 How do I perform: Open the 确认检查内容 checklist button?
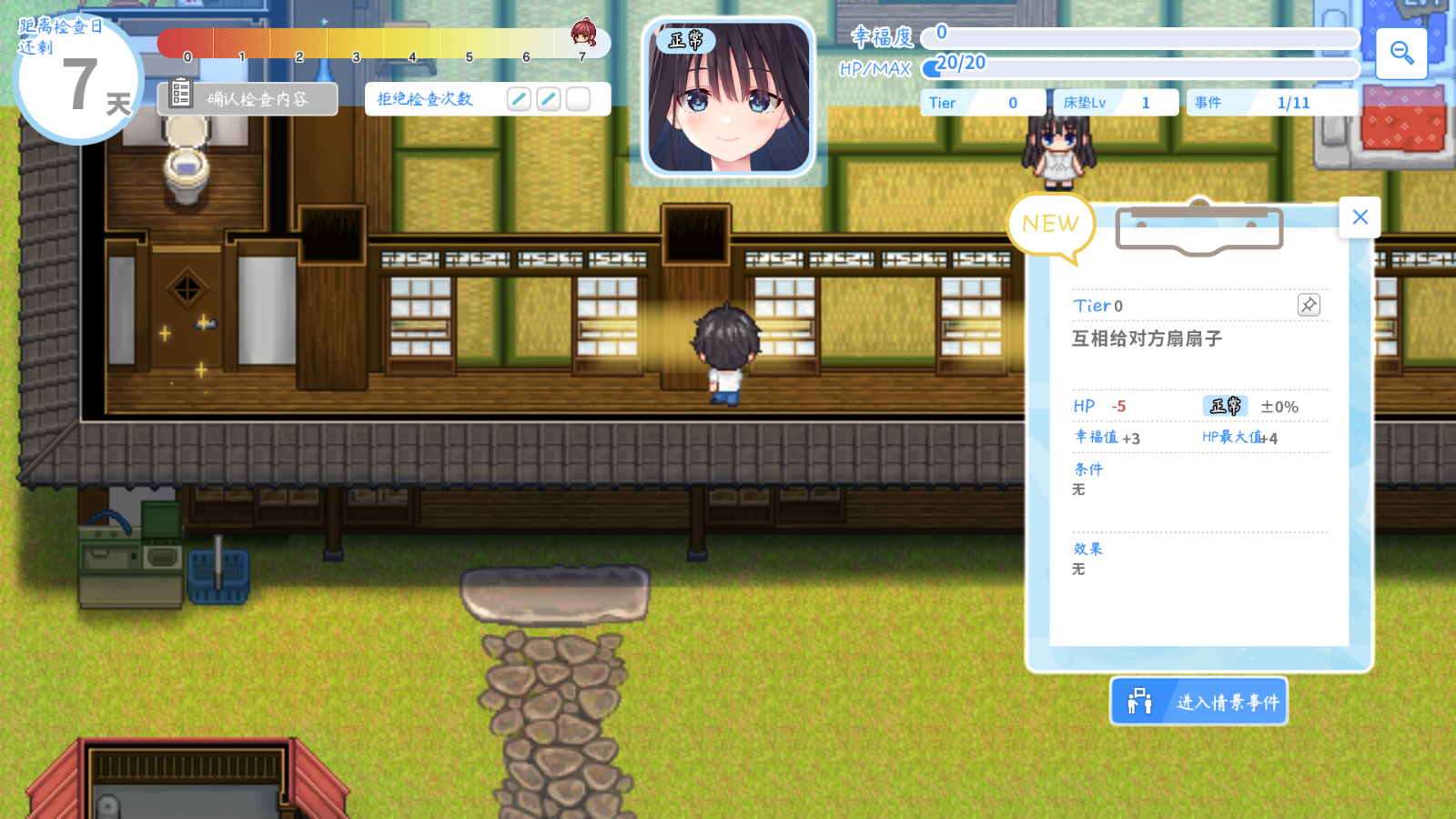[248, 98]
